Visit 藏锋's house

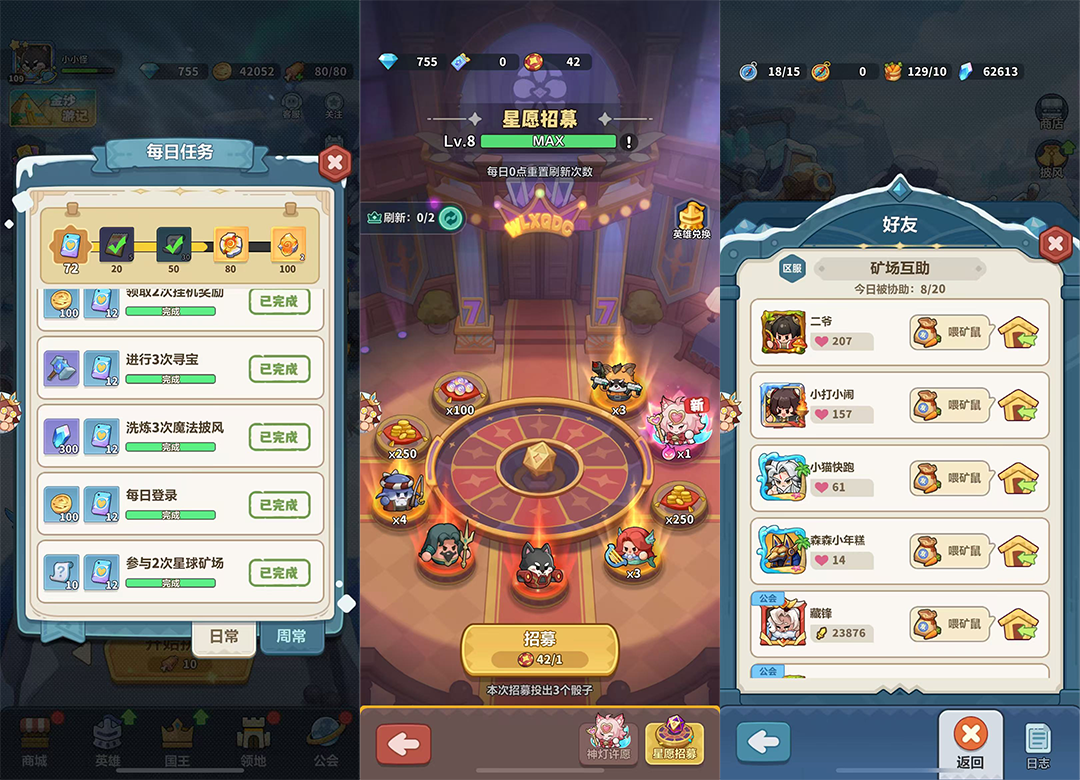pos(1017,623)
